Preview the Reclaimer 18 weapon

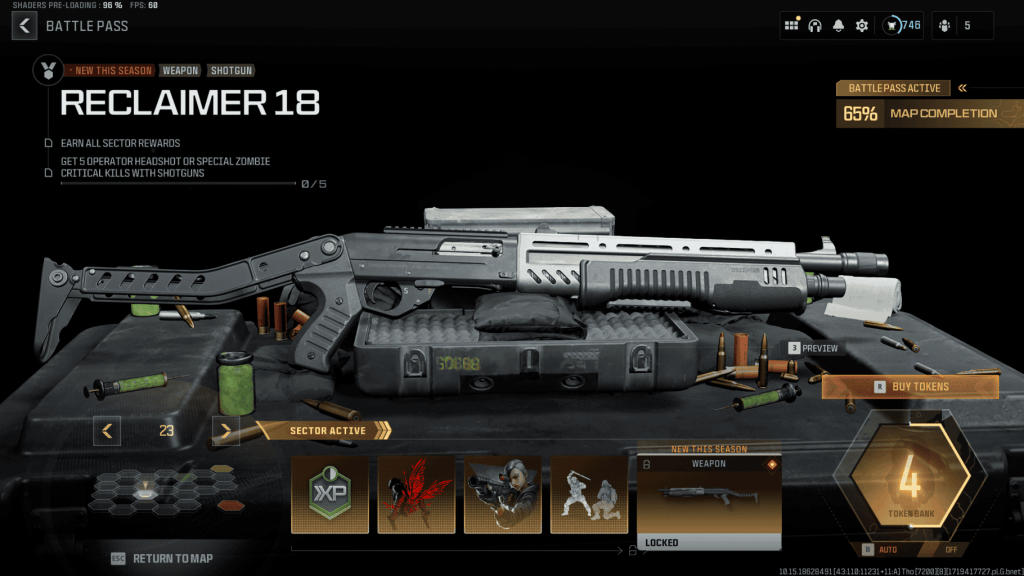(813, 348)
